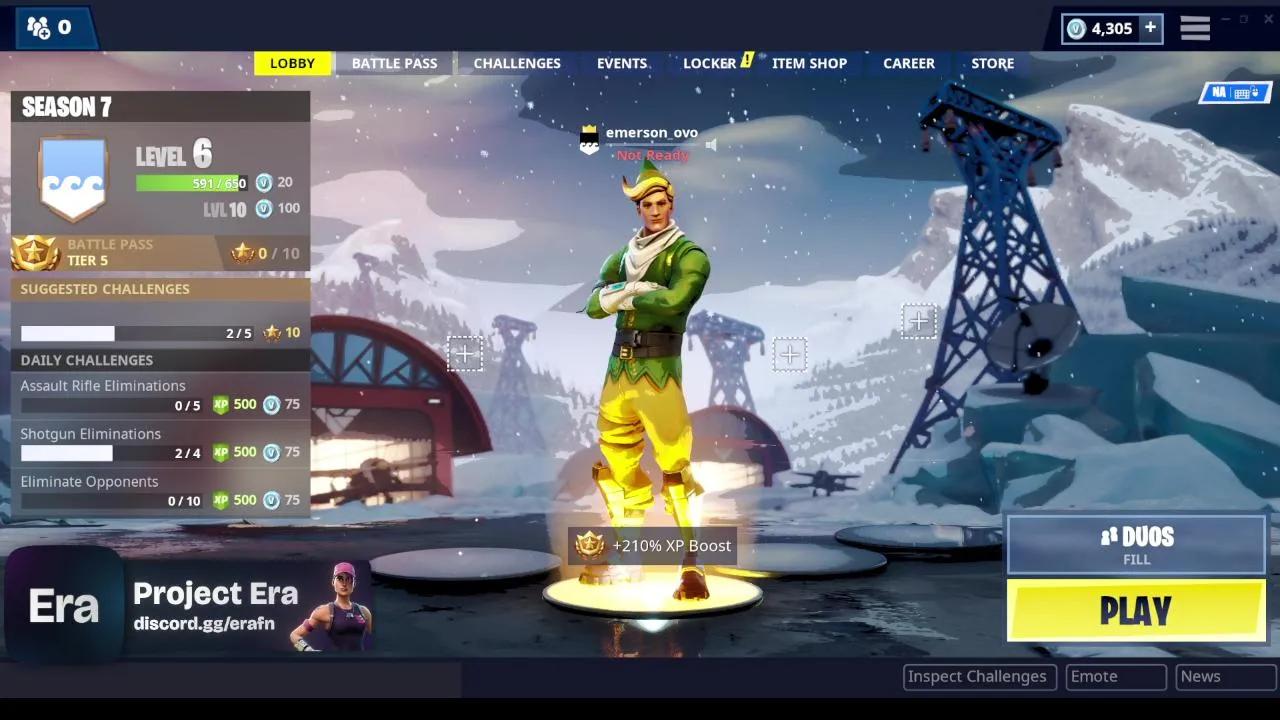The image size is (1280, 720).
Task: Open the Events tab
Action: tap(621, 63)
